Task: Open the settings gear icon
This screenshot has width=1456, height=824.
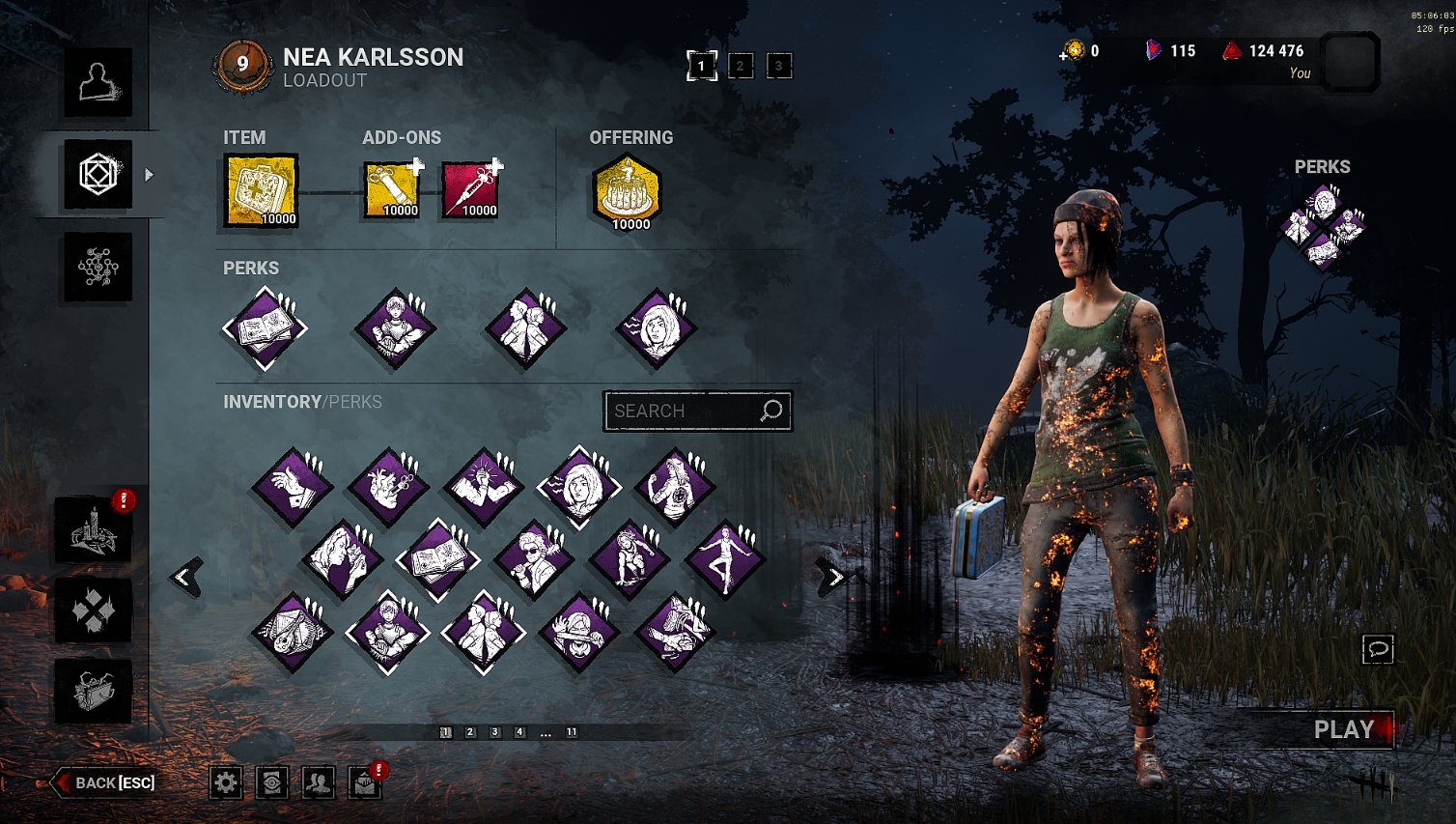Action: click(x=226, y=782)
